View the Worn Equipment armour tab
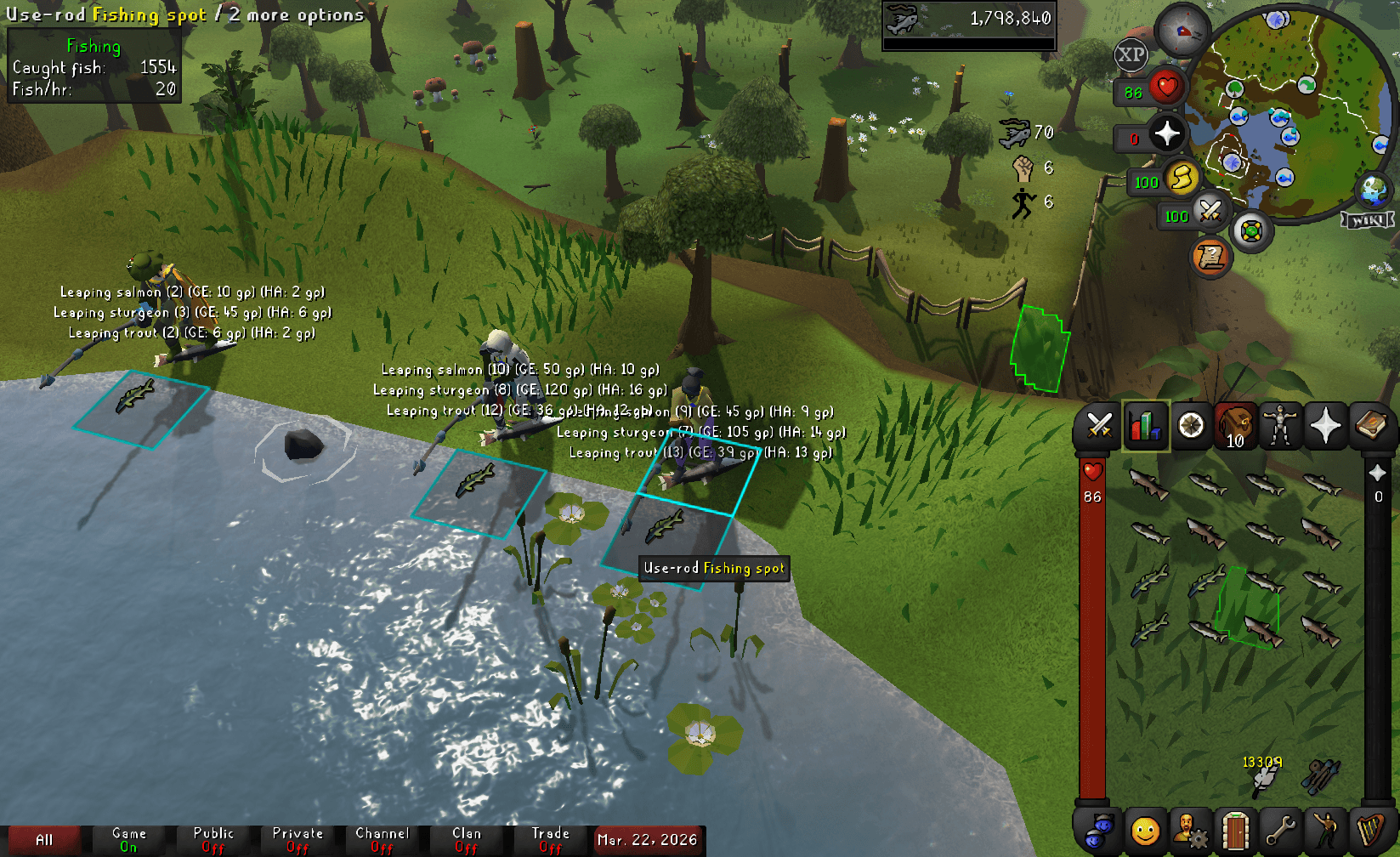This screenshot has height=857, width=1400. tap(1280, 426)
